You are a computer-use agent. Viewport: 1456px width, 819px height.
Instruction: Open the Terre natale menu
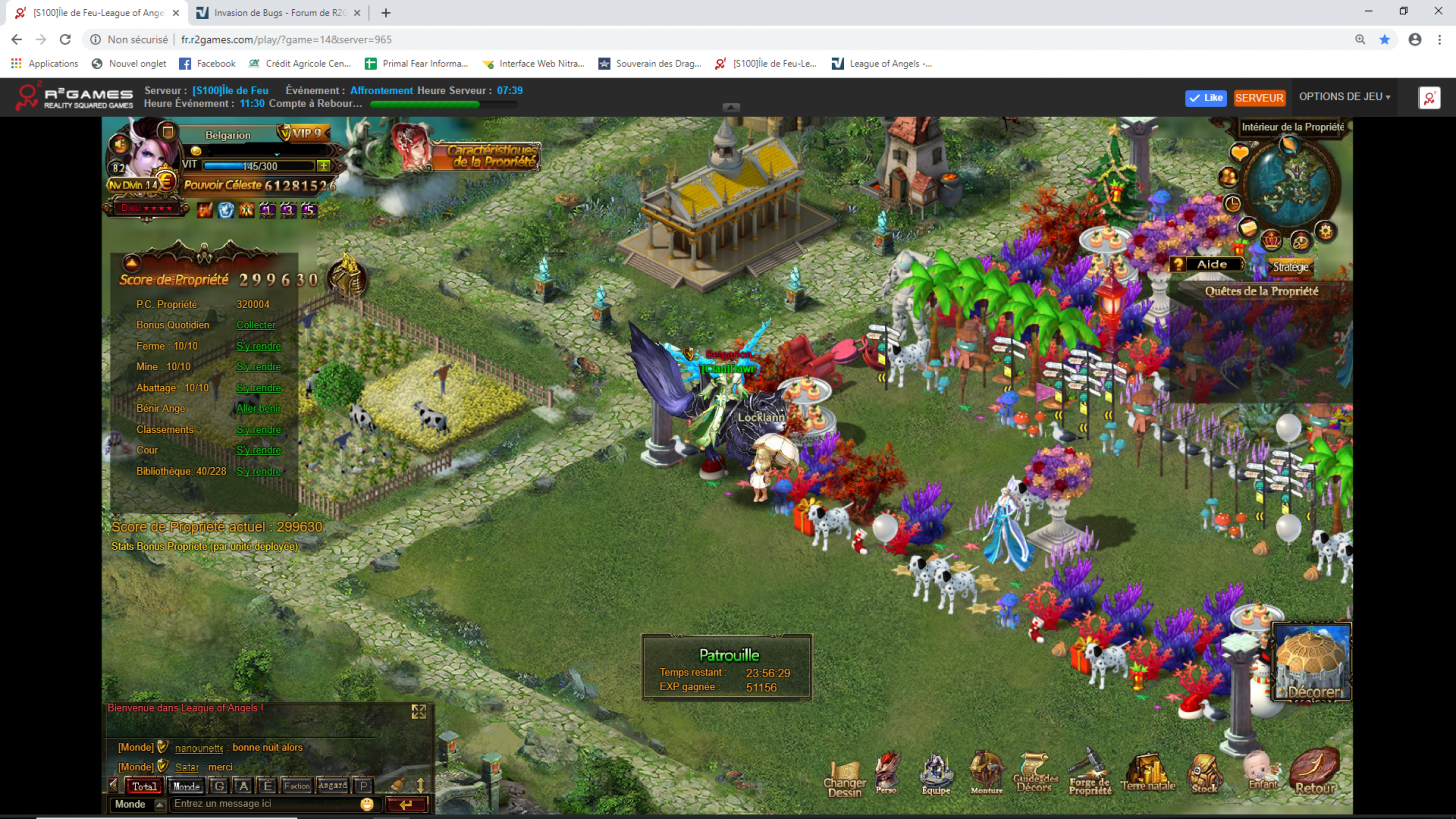[1148, 772]
